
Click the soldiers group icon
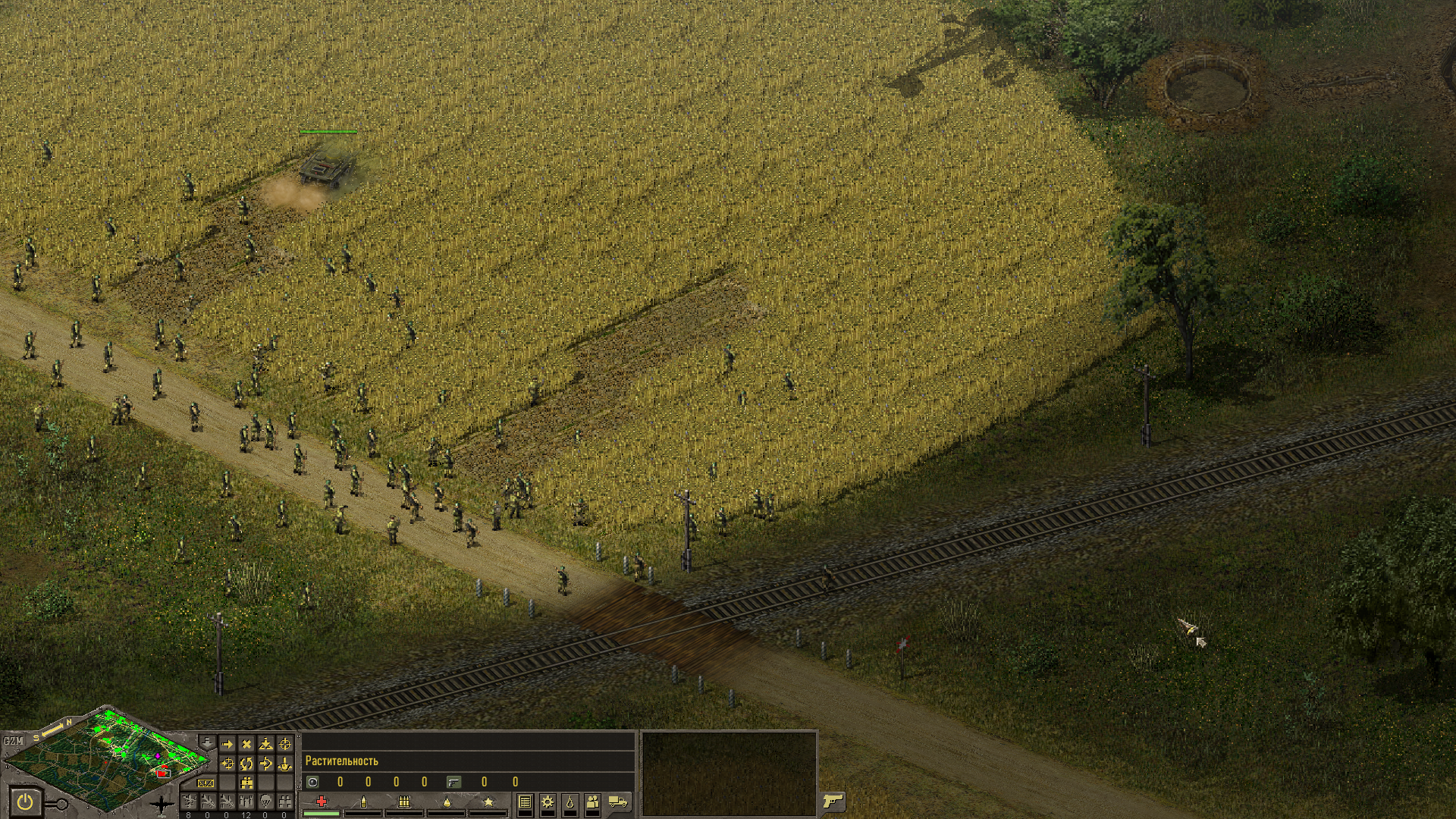click(593, 802)
